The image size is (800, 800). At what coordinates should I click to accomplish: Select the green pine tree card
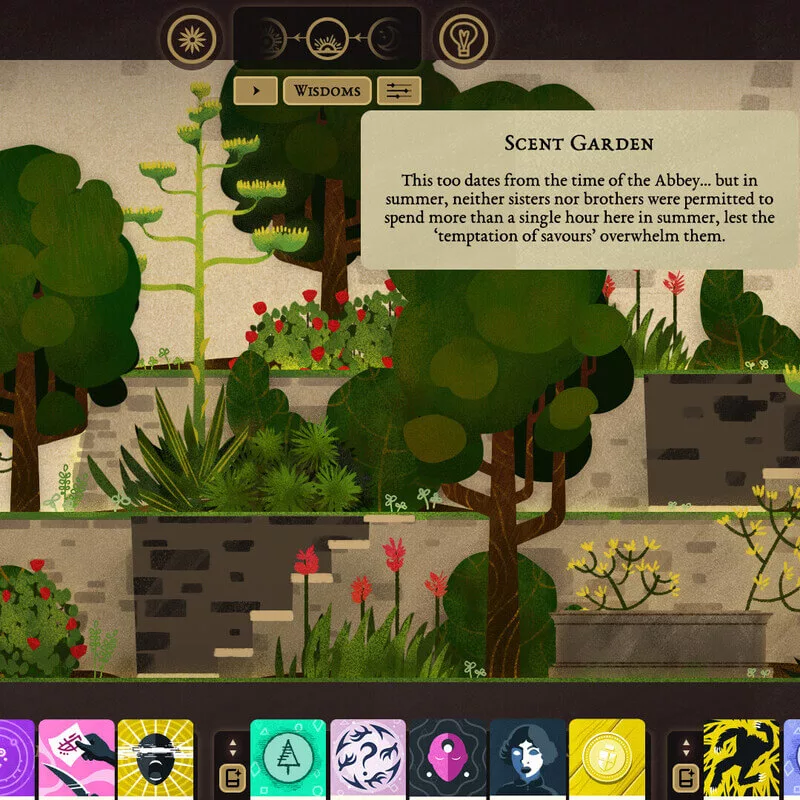(288, 759)
